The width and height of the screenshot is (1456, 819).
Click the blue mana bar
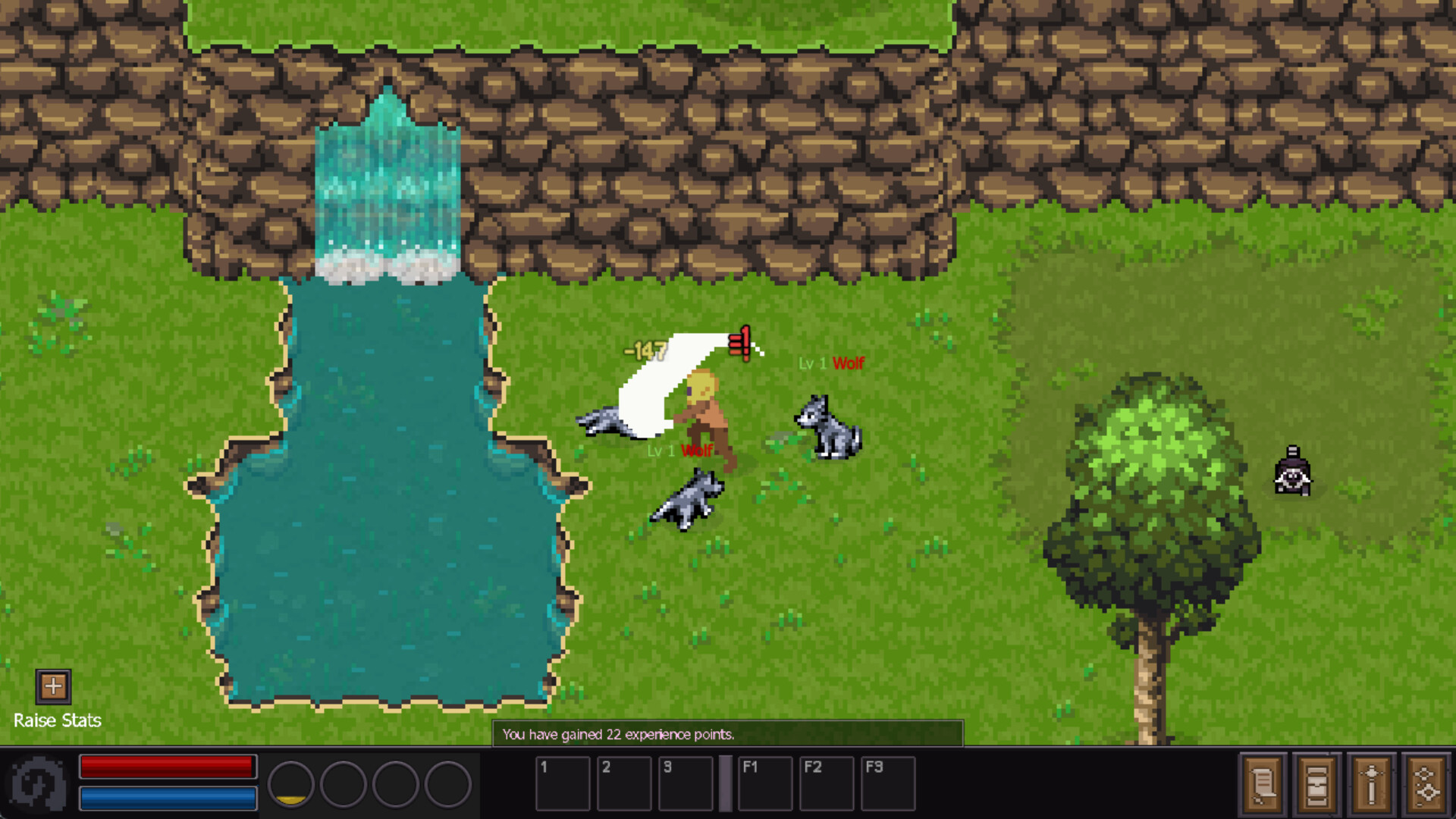167,797
